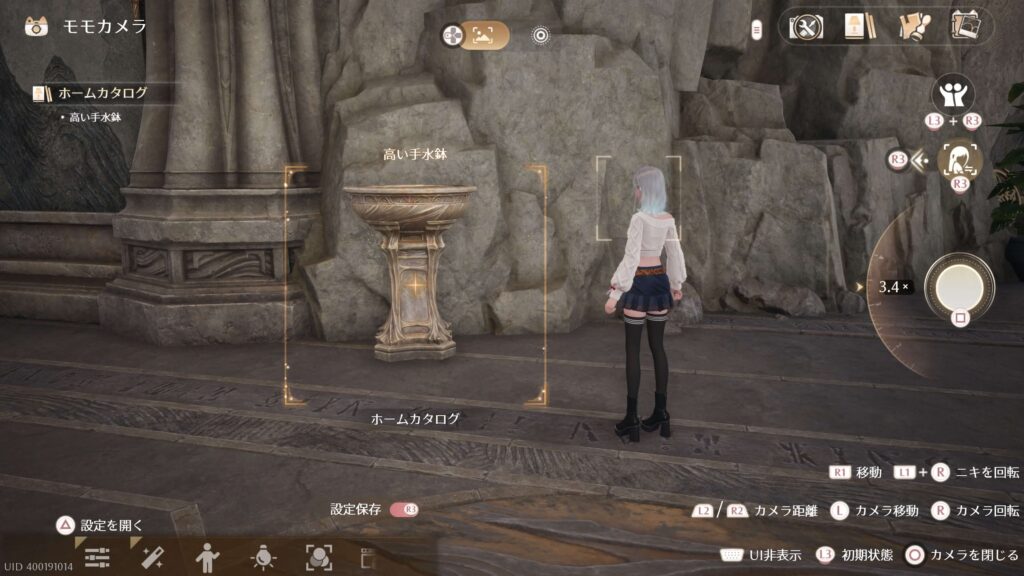The width and height of the screenshot is (1024, 576).
Task: Open the magic wand filter tab
Action: [152, 558]
